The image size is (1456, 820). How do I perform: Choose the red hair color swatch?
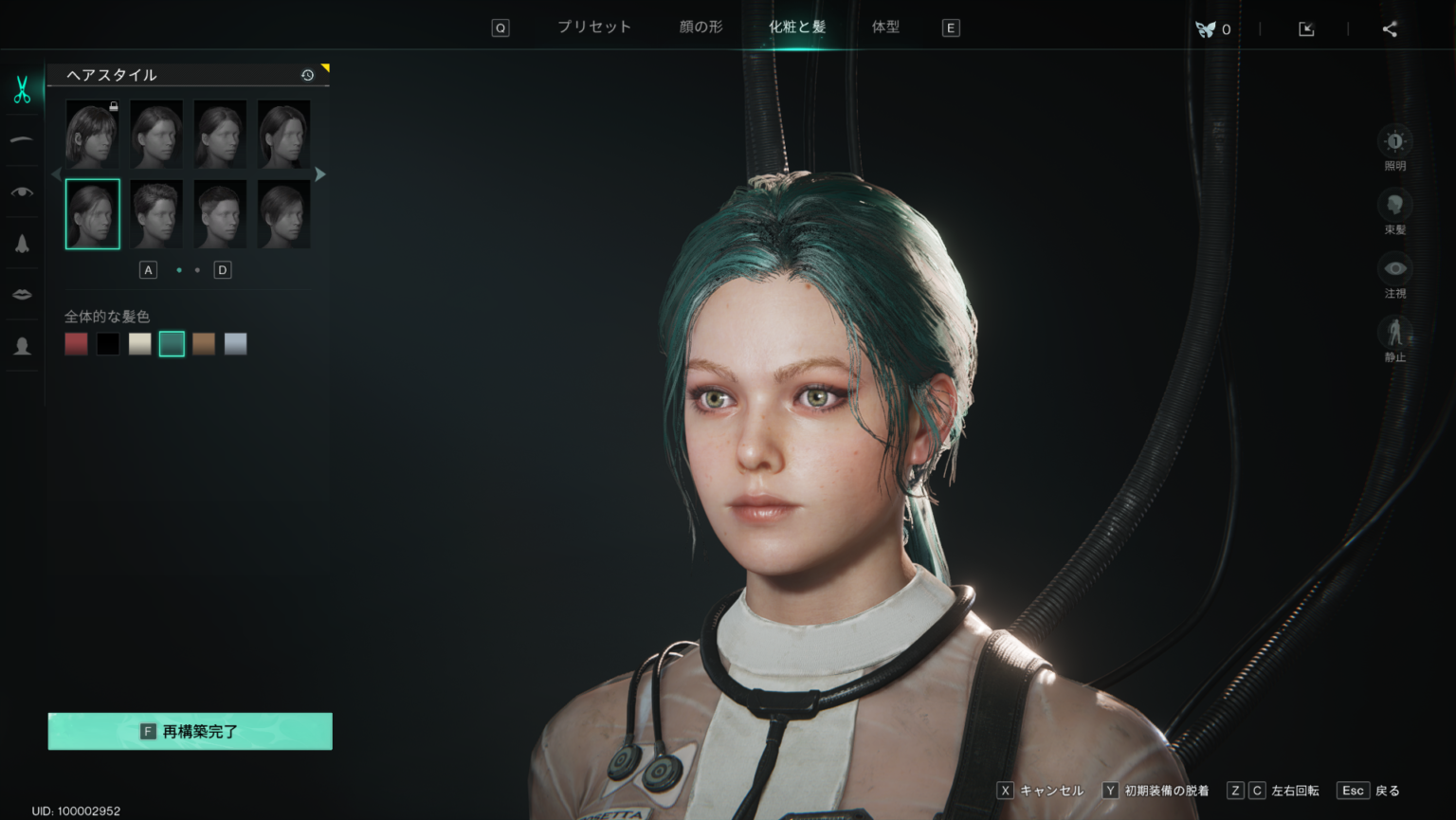point(77,343)
